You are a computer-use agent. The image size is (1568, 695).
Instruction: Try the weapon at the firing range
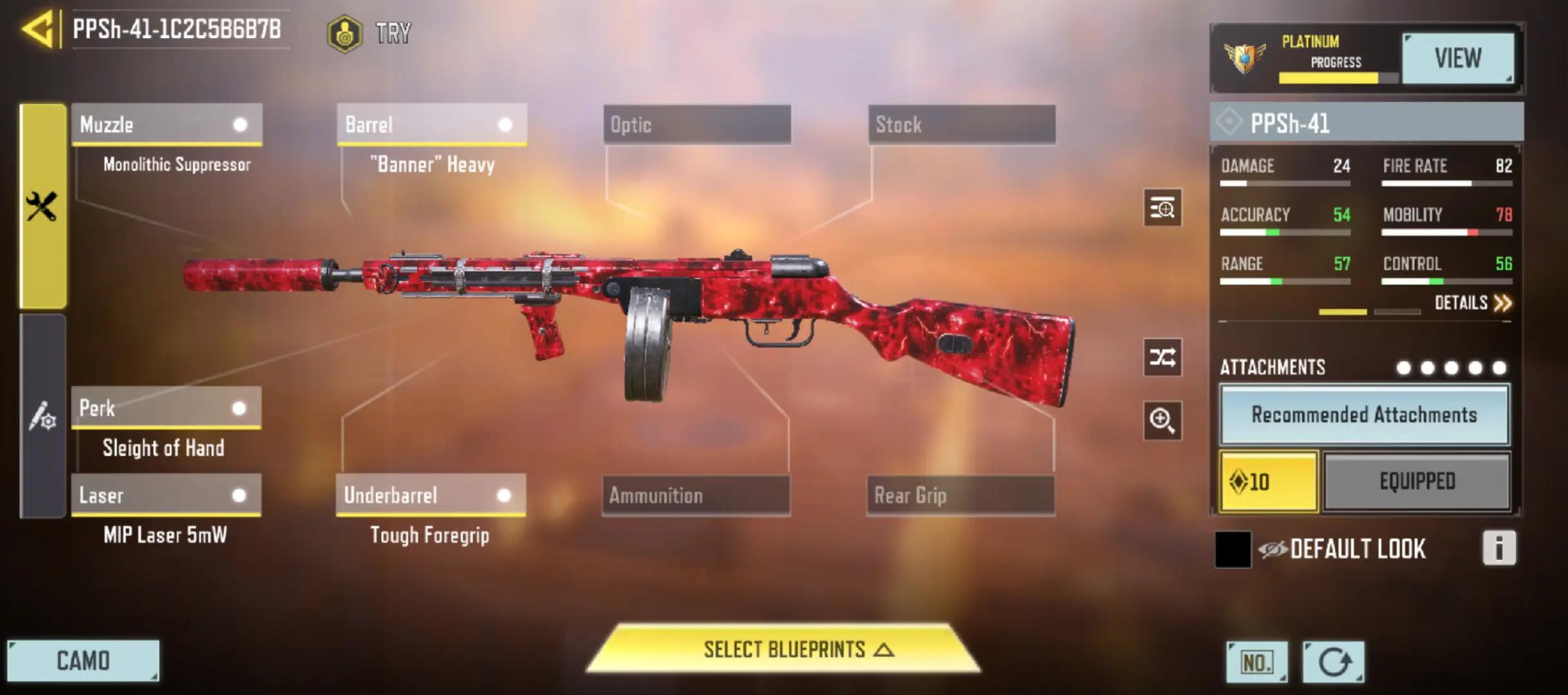click(369, 33)
